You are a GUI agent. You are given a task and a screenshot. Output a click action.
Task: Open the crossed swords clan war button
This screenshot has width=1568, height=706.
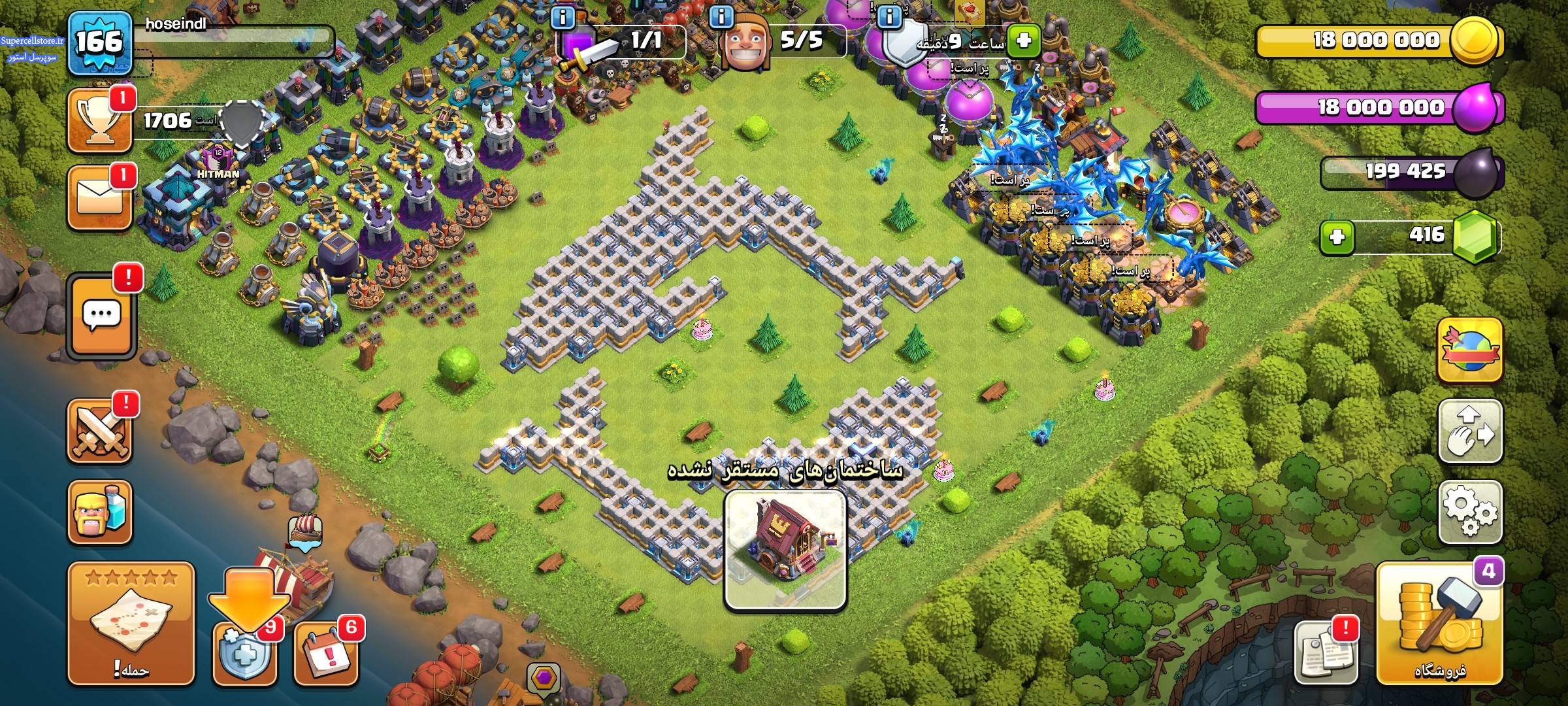pyautogui.click(x=100, y=430)
